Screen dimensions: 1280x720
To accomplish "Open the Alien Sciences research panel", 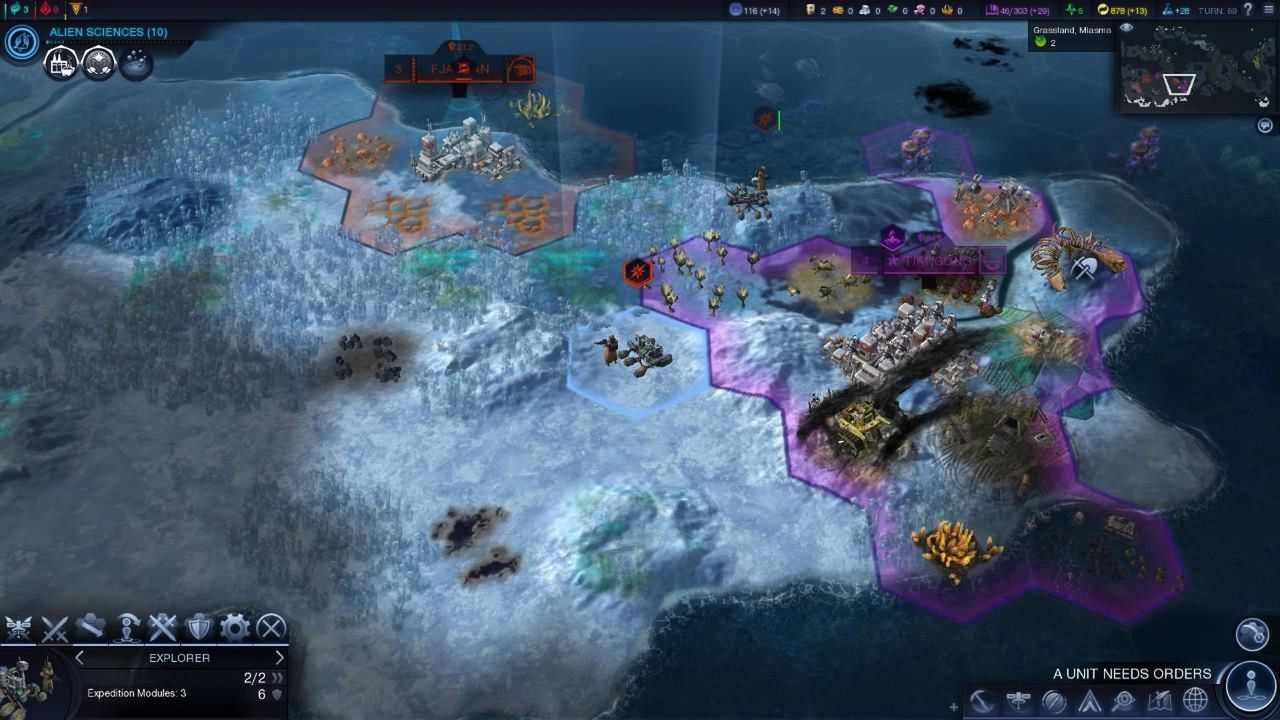I will pyautogui.click(x=108, y=31).
